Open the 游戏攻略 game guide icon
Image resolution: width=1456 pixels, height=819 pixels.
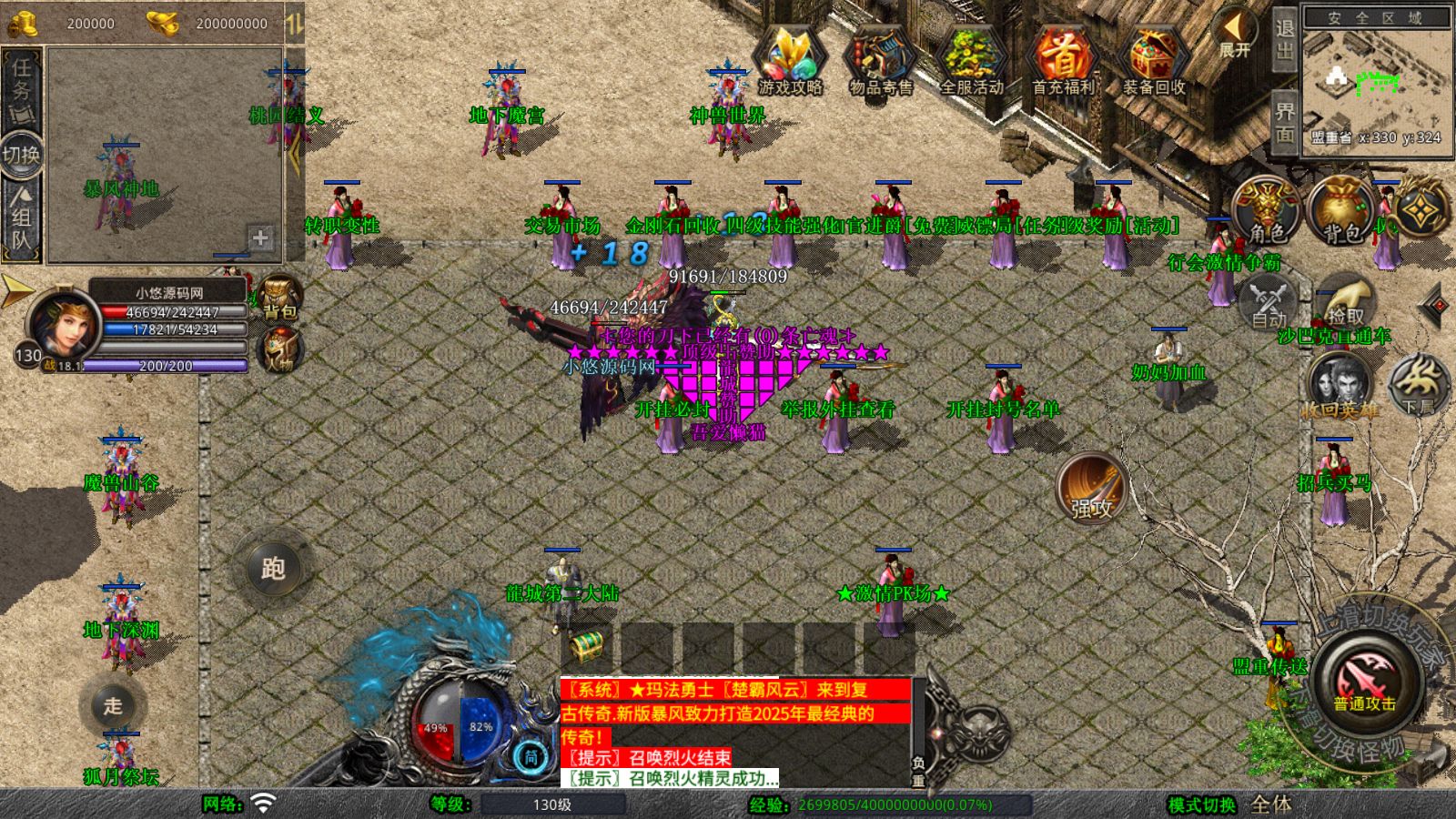[790, 57]
